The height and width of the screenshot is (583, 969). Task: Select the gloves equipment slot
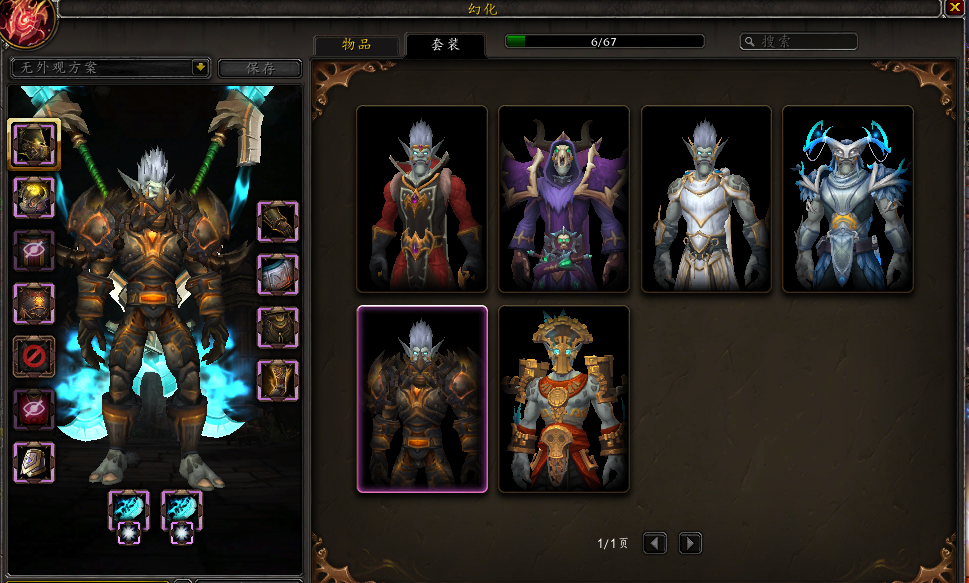278,222
